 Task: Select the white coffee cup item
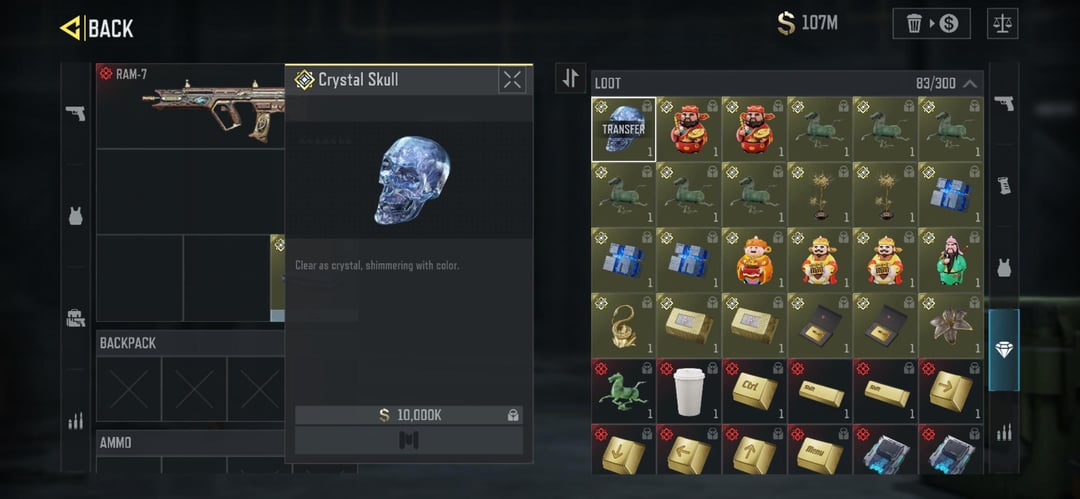(688, 390)
